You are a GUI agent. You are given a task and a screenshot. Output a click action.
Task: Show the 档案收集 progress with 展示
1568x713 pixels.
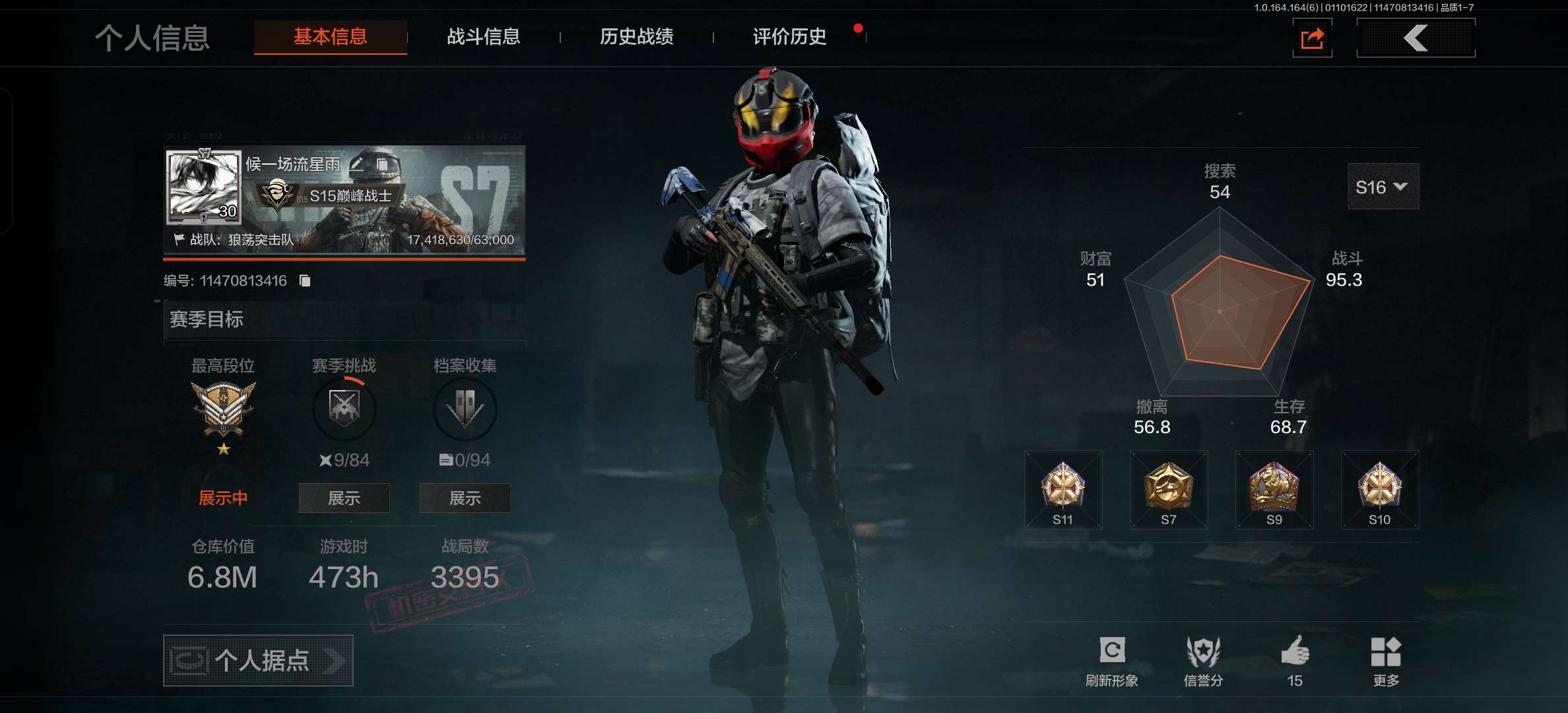point(465,498)
